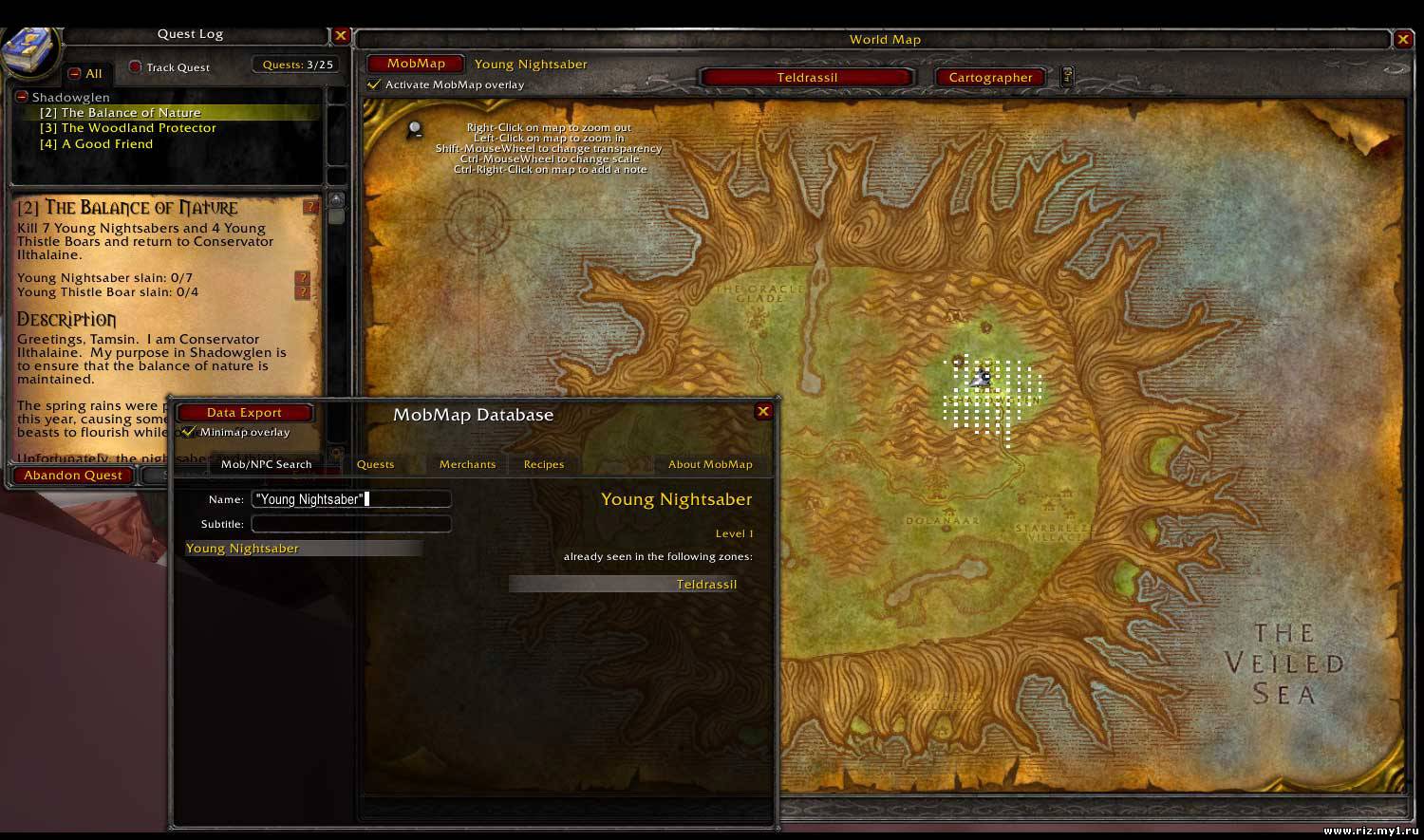
Task: Click the Abandon Quest button
Action: click(x=73, y=476)
